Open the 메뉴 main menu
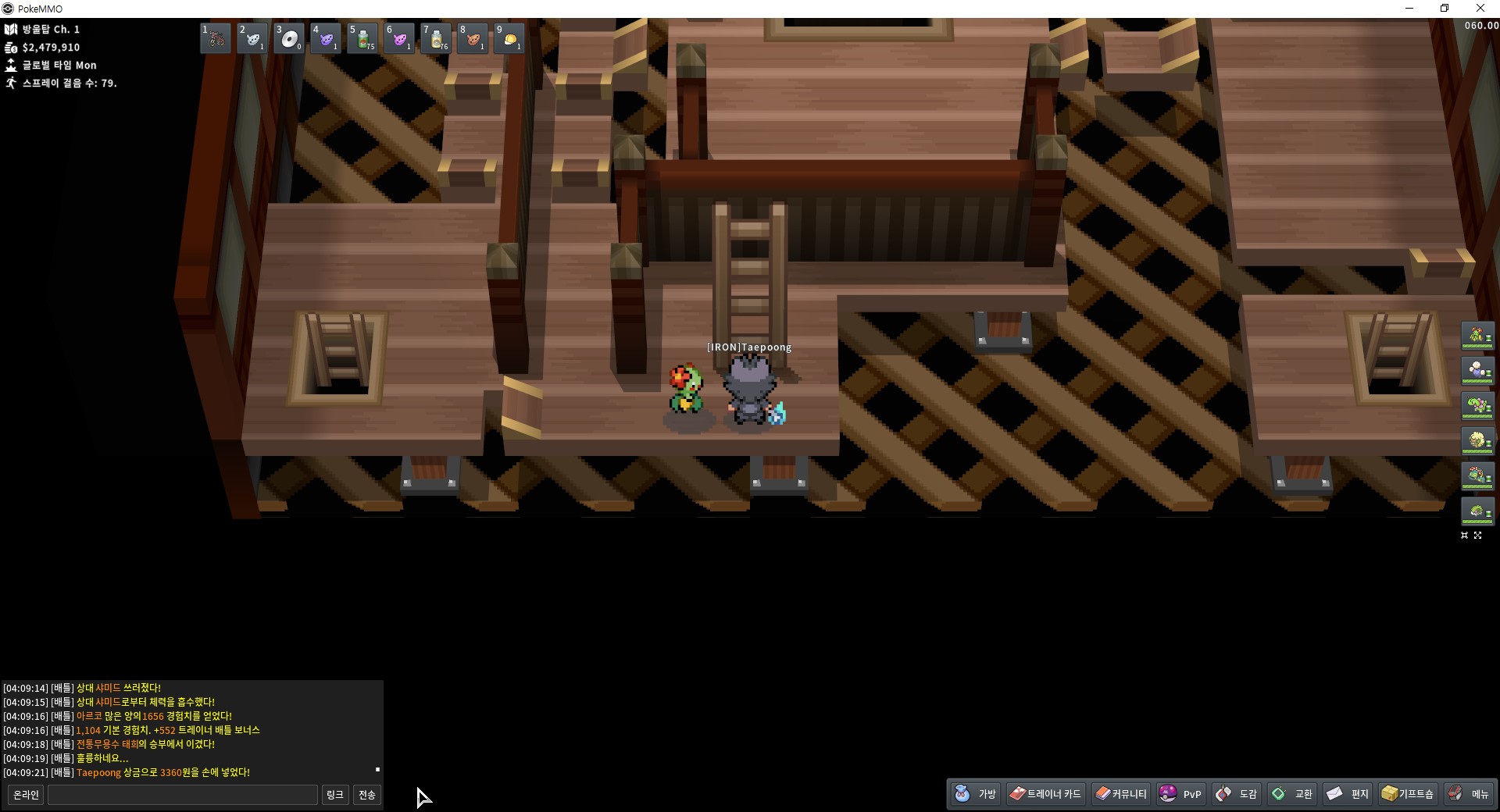The width and height of the screenshot is (1500, 812). pyautogui.click(x=1469, y=794)
